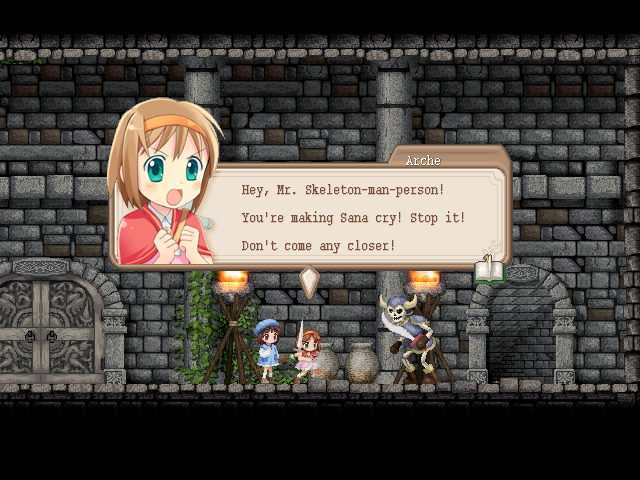Open the book icon beside the dialogue box
The height and width of the screenshot is (480, 640).
[x=490, y=270]
